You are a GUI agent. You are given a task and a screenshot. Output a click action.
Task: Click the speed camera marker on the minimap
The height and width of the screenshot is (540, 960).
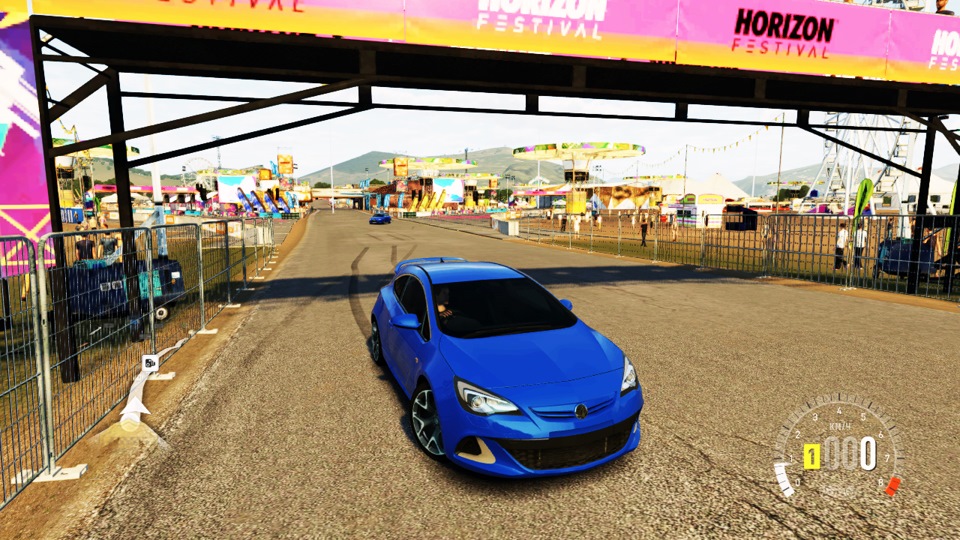pos(150,363)
